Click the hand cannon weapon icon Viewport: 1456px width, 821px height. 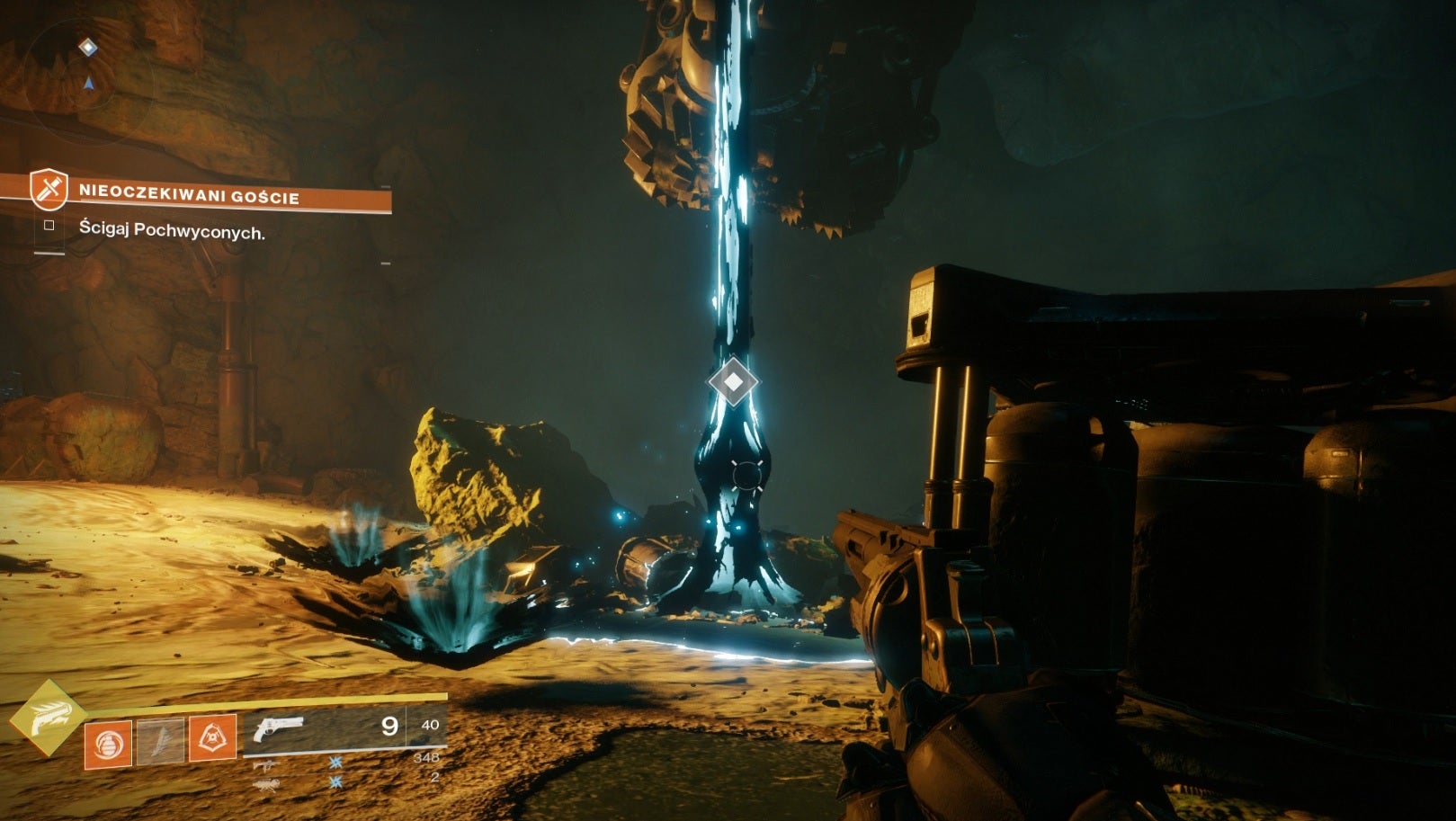(x=279, y=730)
